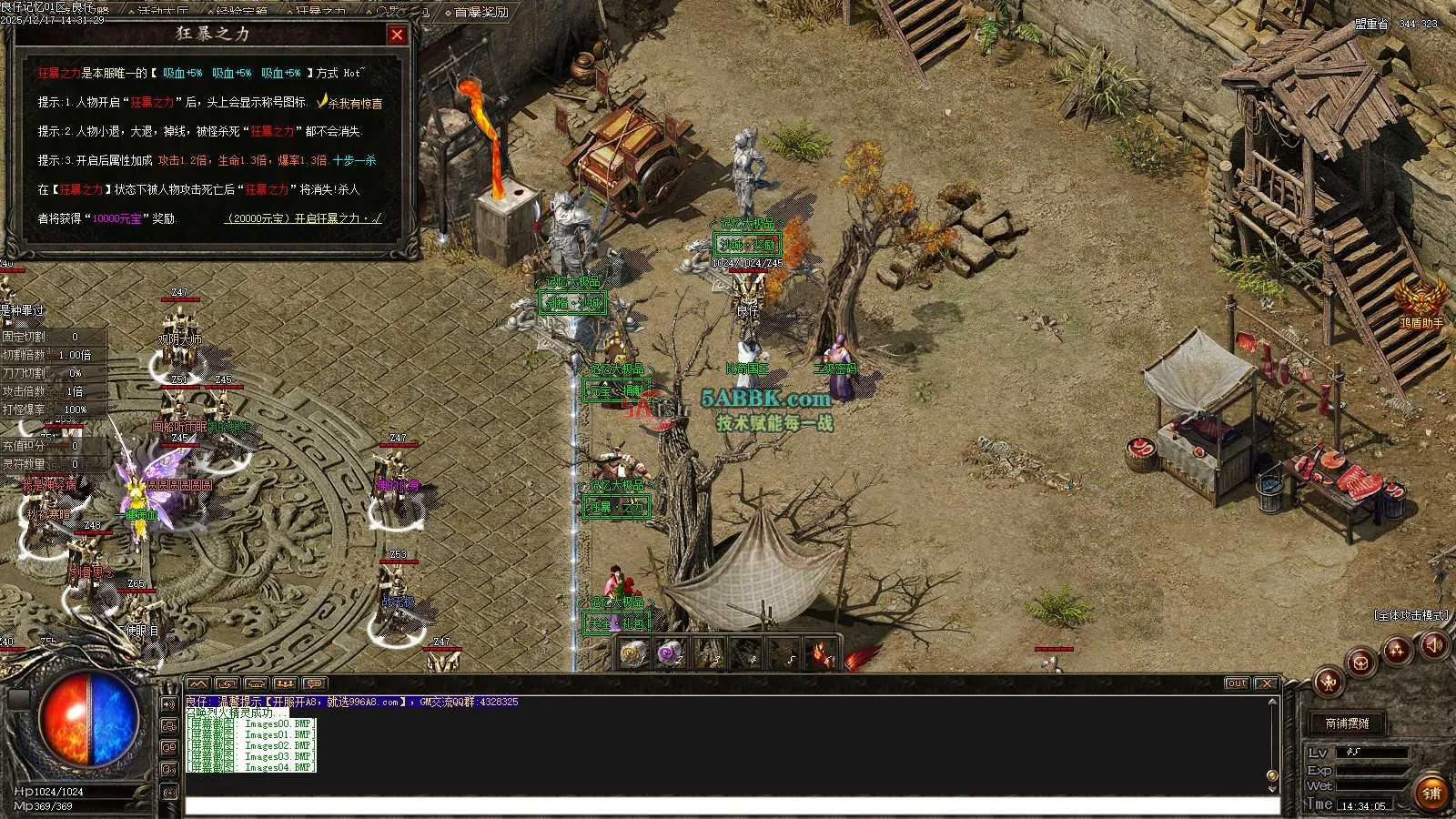Viewport: 1456px width, 819px height.
Task: Select the first chat channel tab with peak icon
Action: 197,683
